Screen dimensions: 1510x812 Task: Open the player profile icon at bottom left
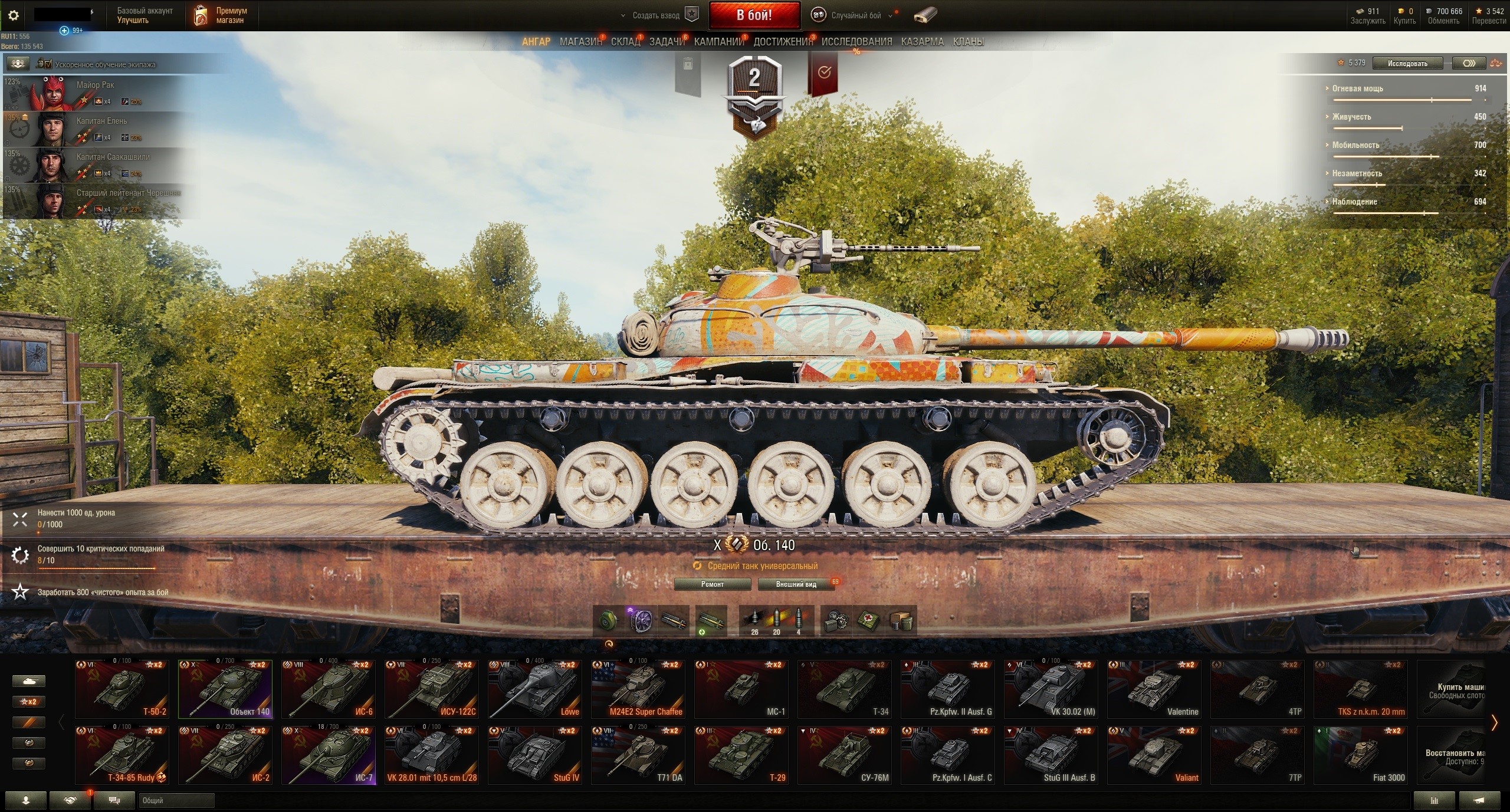click(x=25, y=801)
